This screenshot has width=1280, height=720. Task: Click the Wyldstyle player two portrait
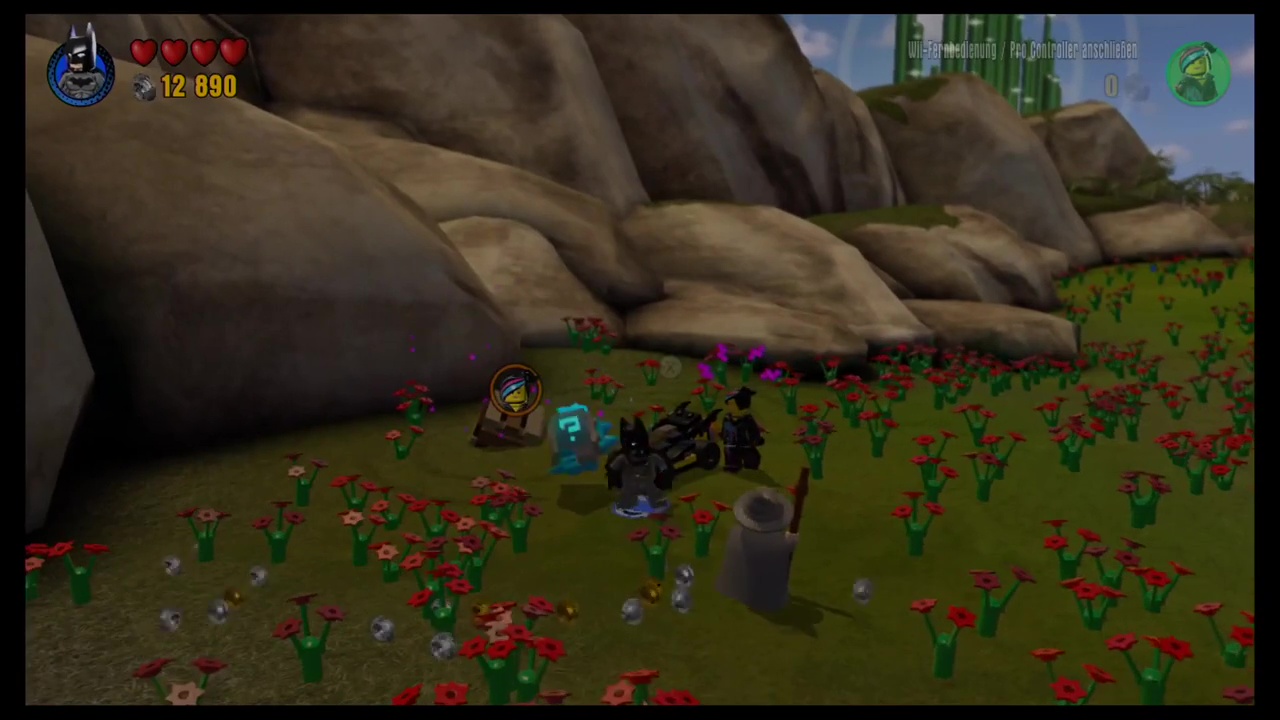click(1198, 73)
